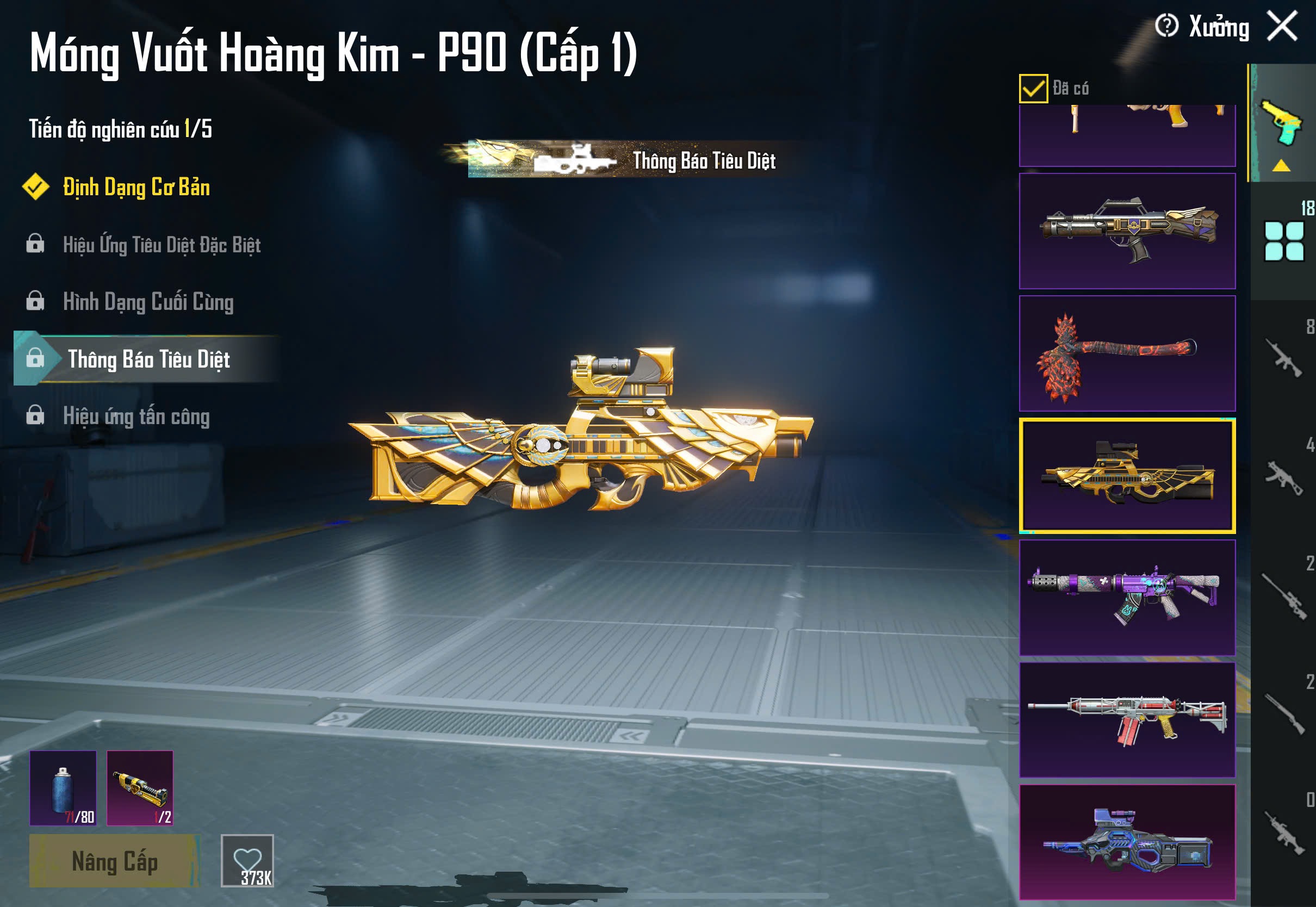Tap the Nâng Cấp upgrade button
This screenshot has height=907, width=1316.
[114, 860]
